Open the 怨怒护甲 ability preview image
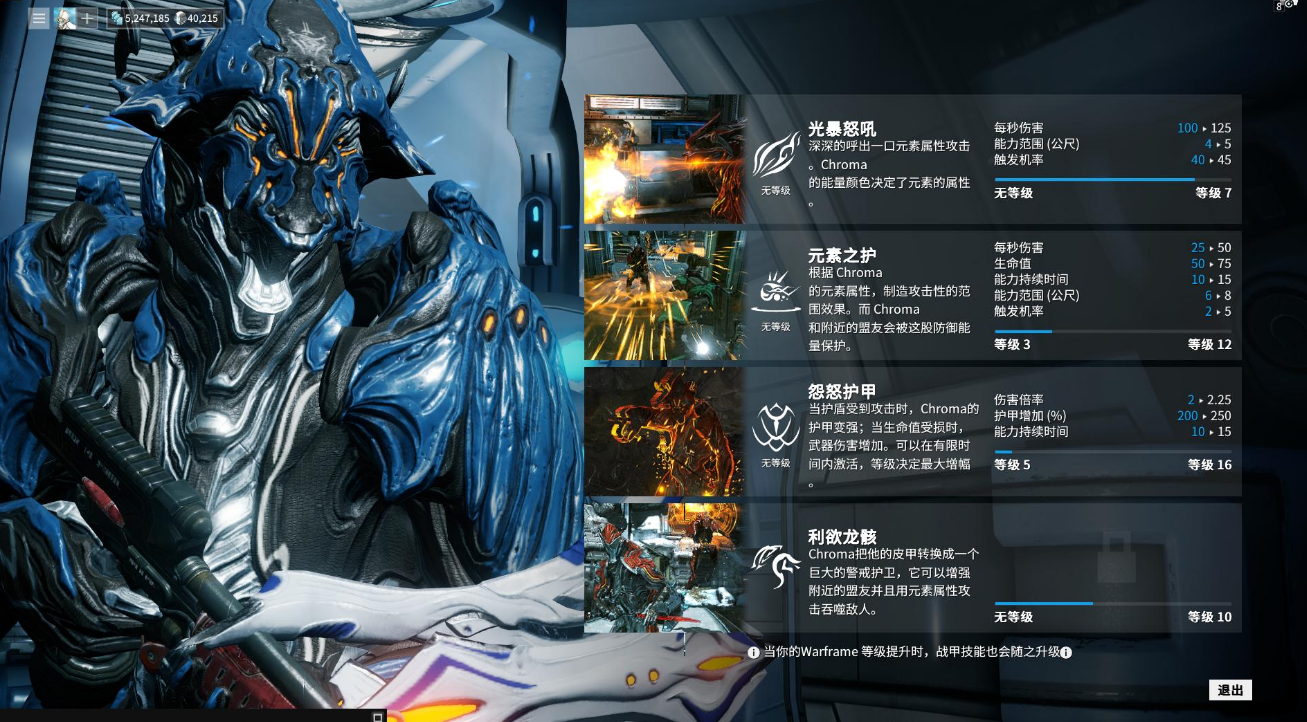 (663, 429)
